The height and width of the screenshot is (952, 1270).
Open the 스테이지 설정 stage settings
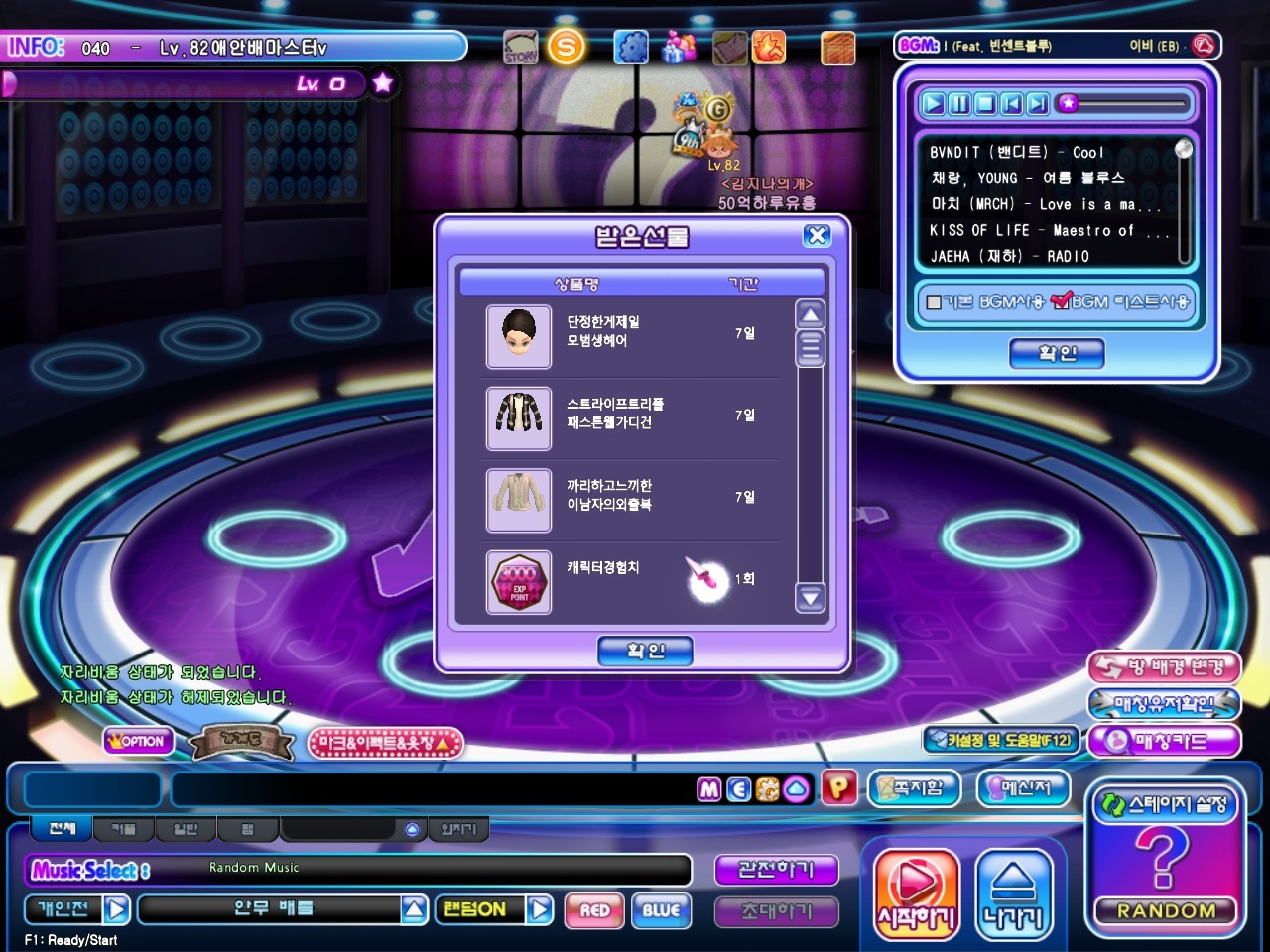1166,804
